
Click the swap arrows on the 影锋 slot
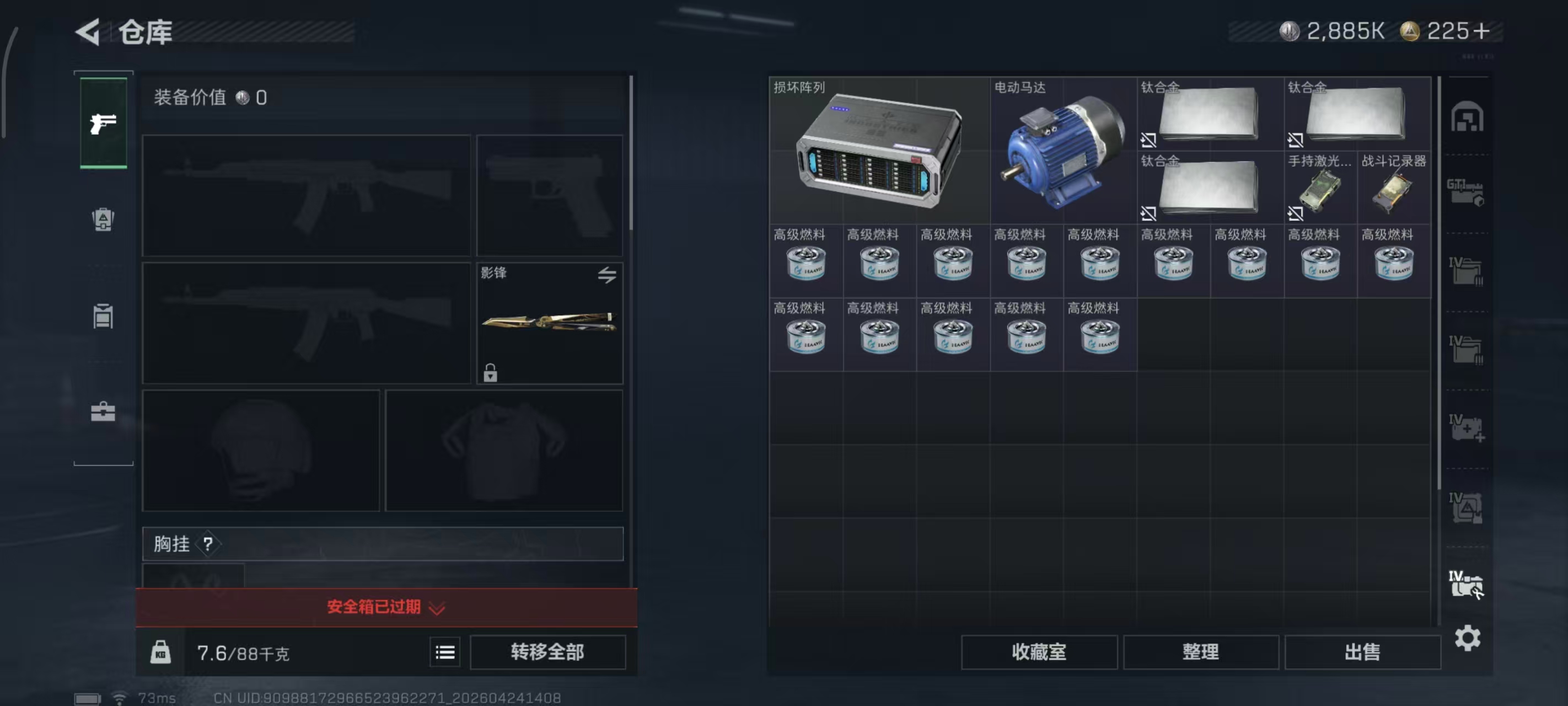(x=608, y=275)
